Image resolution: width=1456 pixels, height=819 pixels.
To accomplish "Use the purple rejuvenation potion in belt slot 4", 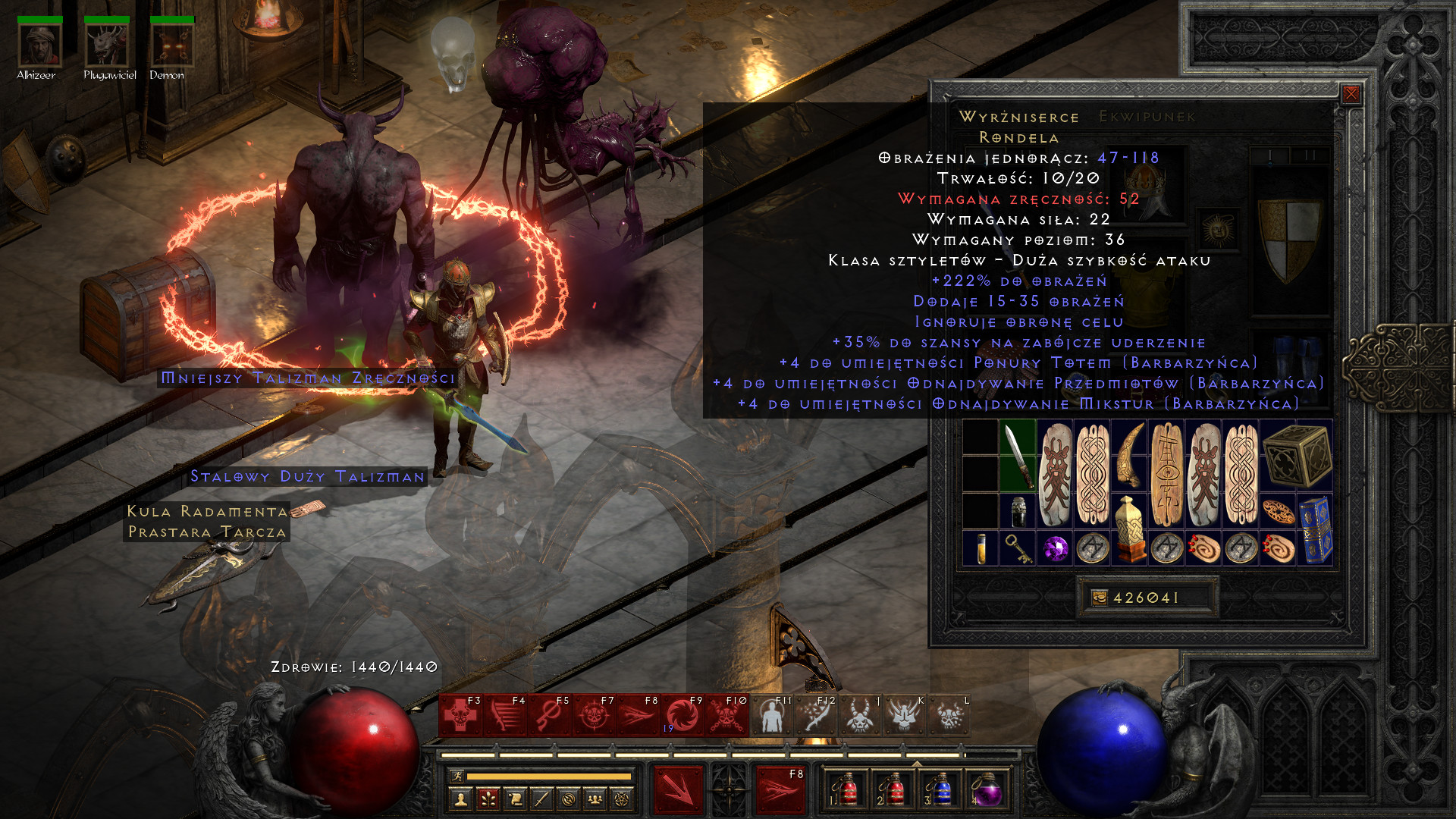I will 986,789.
